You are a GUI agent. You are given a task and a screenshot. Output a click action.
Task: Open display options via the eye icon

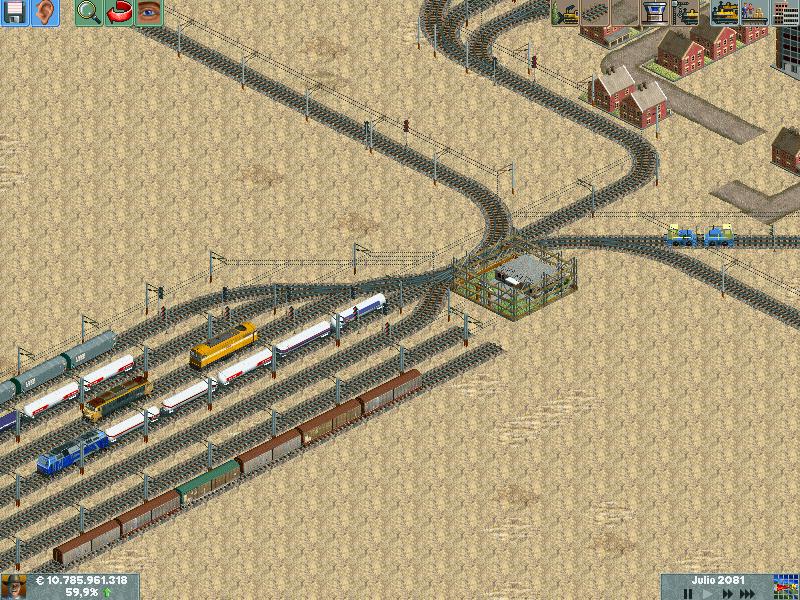tap(149, 13)
